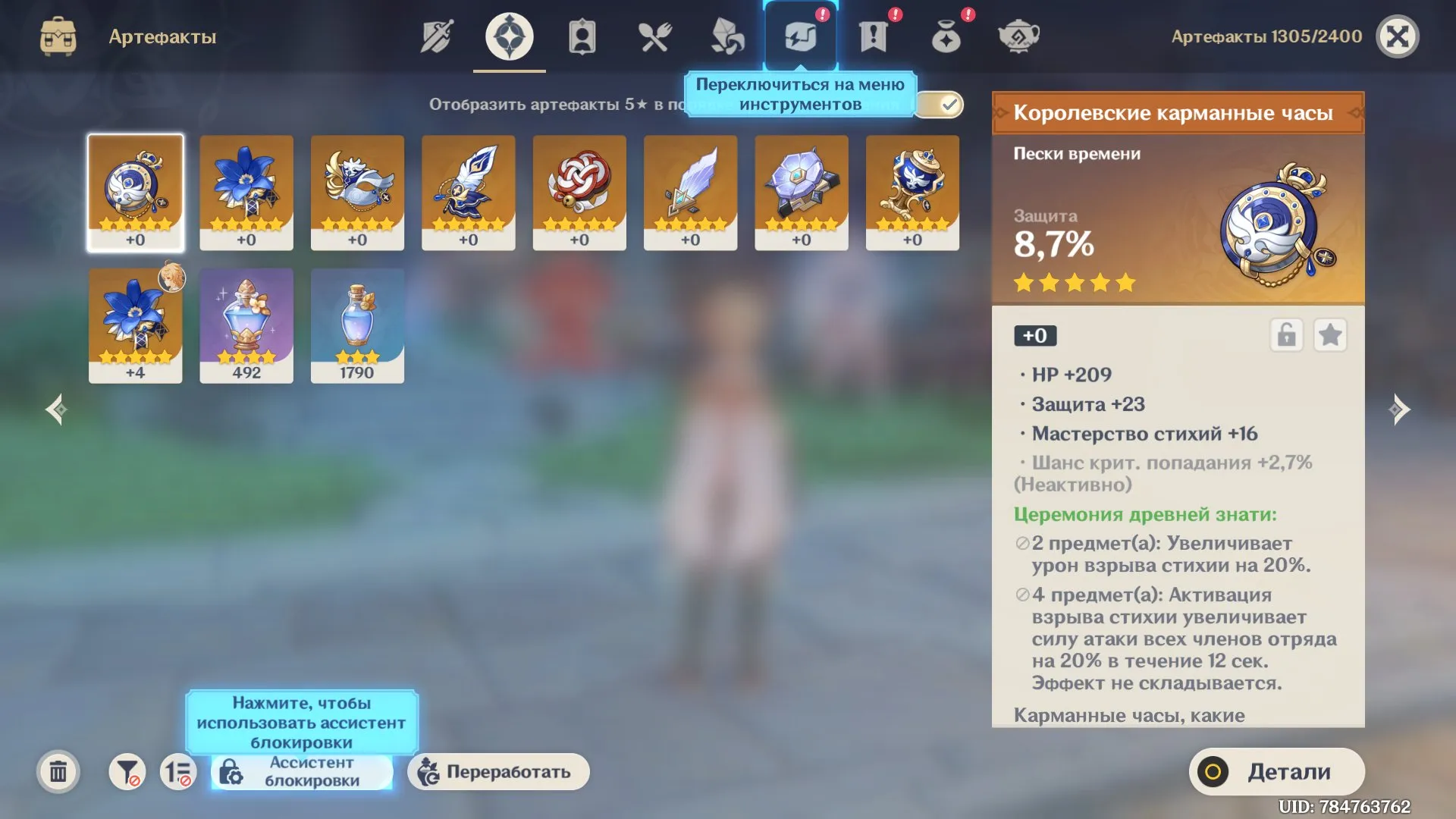Image resolution: width=1456 pixels, height=819 pixels.
Task: Select the Artifacts compass tab
Action: tap(509, 35)
